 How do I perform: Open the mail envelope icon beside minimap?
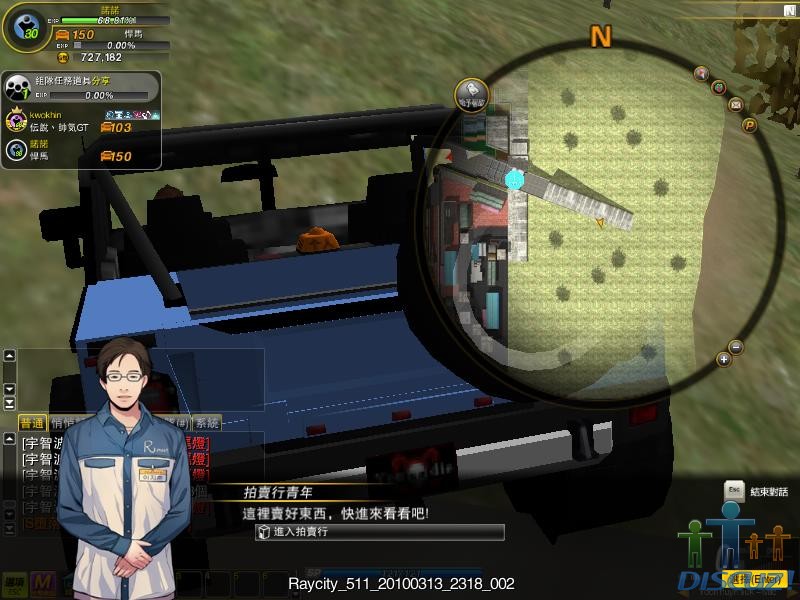[735, 104]
